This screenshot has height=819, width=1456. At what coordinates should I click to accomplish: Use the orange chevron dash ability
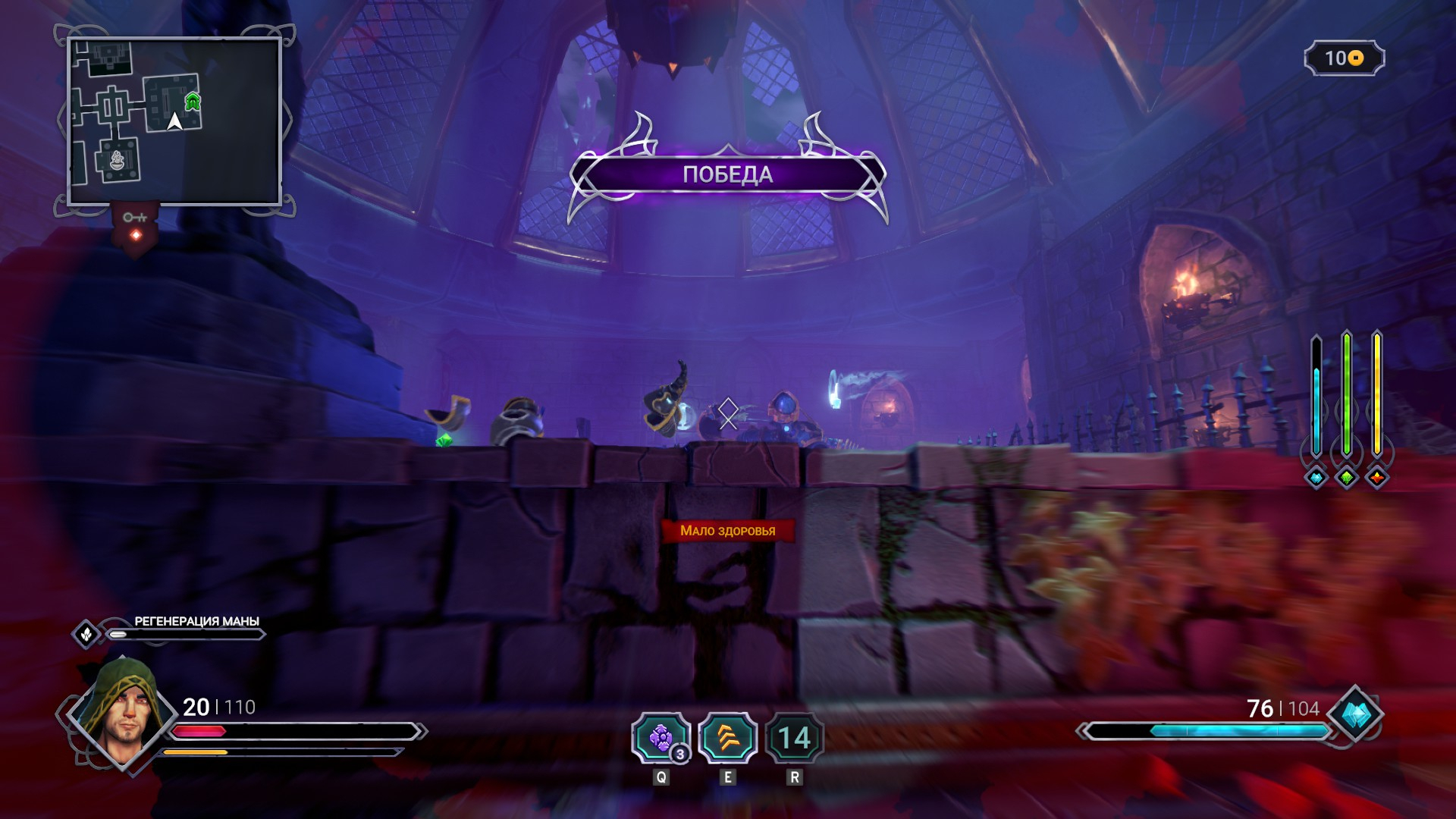click(x=727, y=738)
